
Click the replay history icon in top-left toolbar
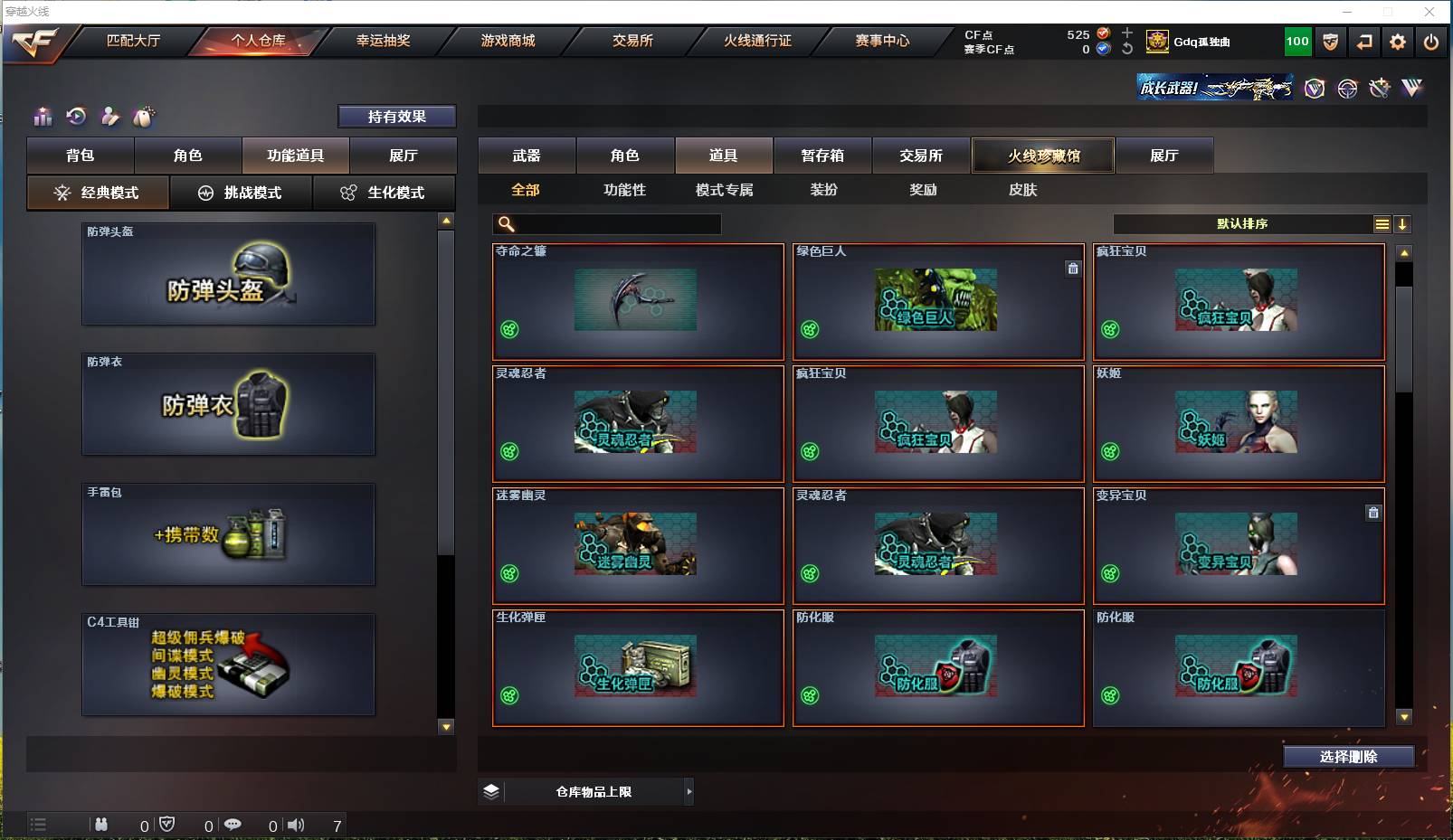coord(76,117)
